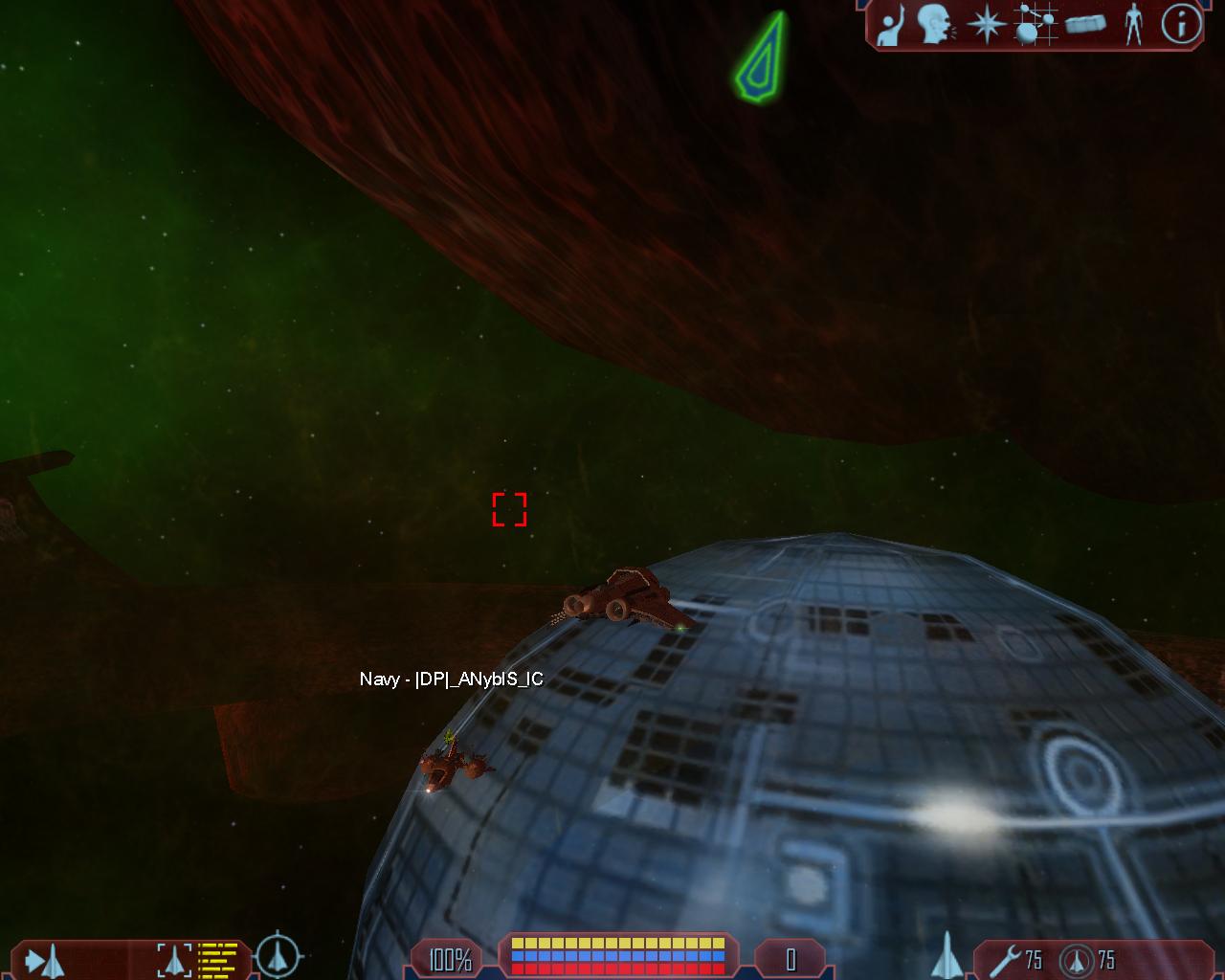
Task: Use the circled ship shield battery icon
Action: coord(1079,959)
